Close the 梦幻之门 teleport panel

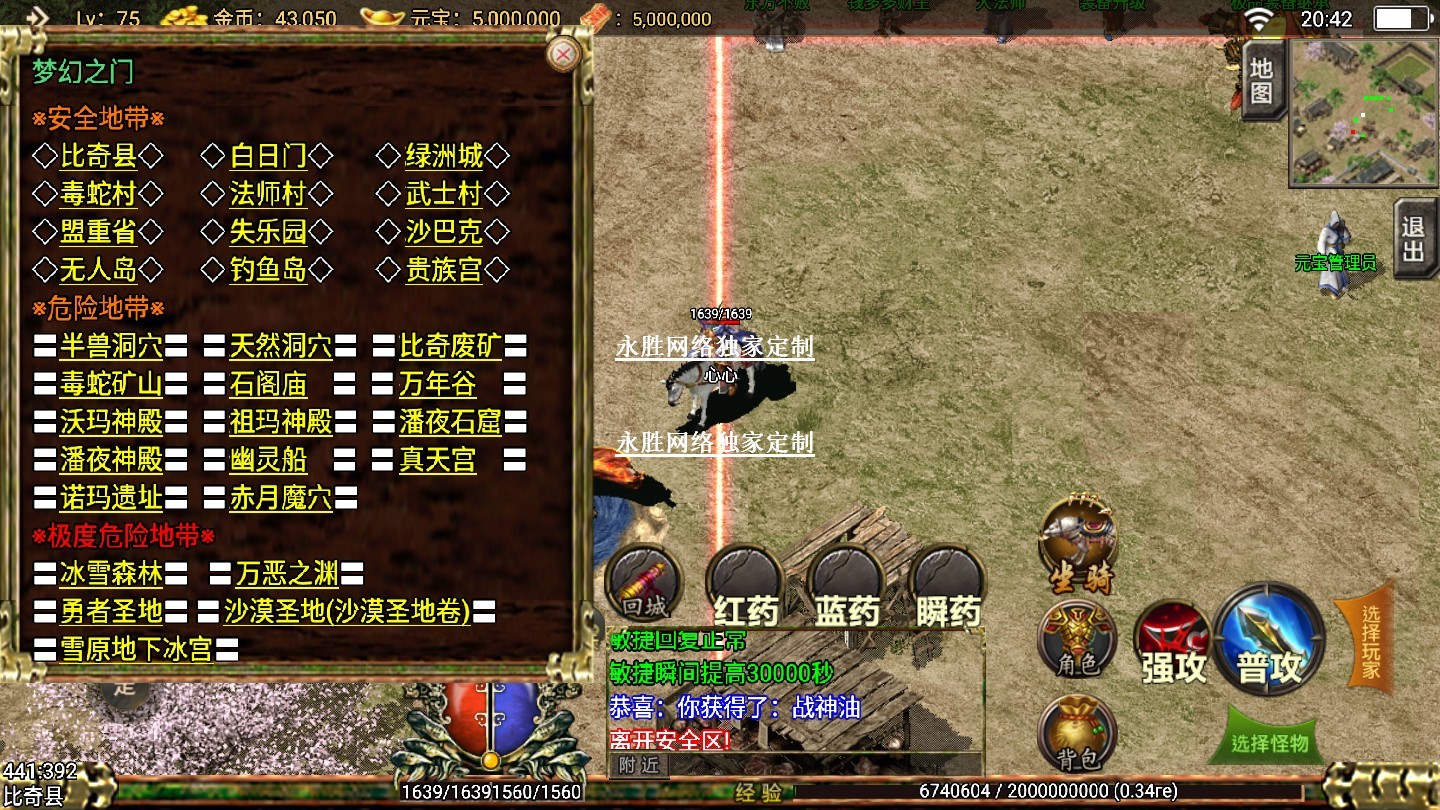[x=564, y=54]
